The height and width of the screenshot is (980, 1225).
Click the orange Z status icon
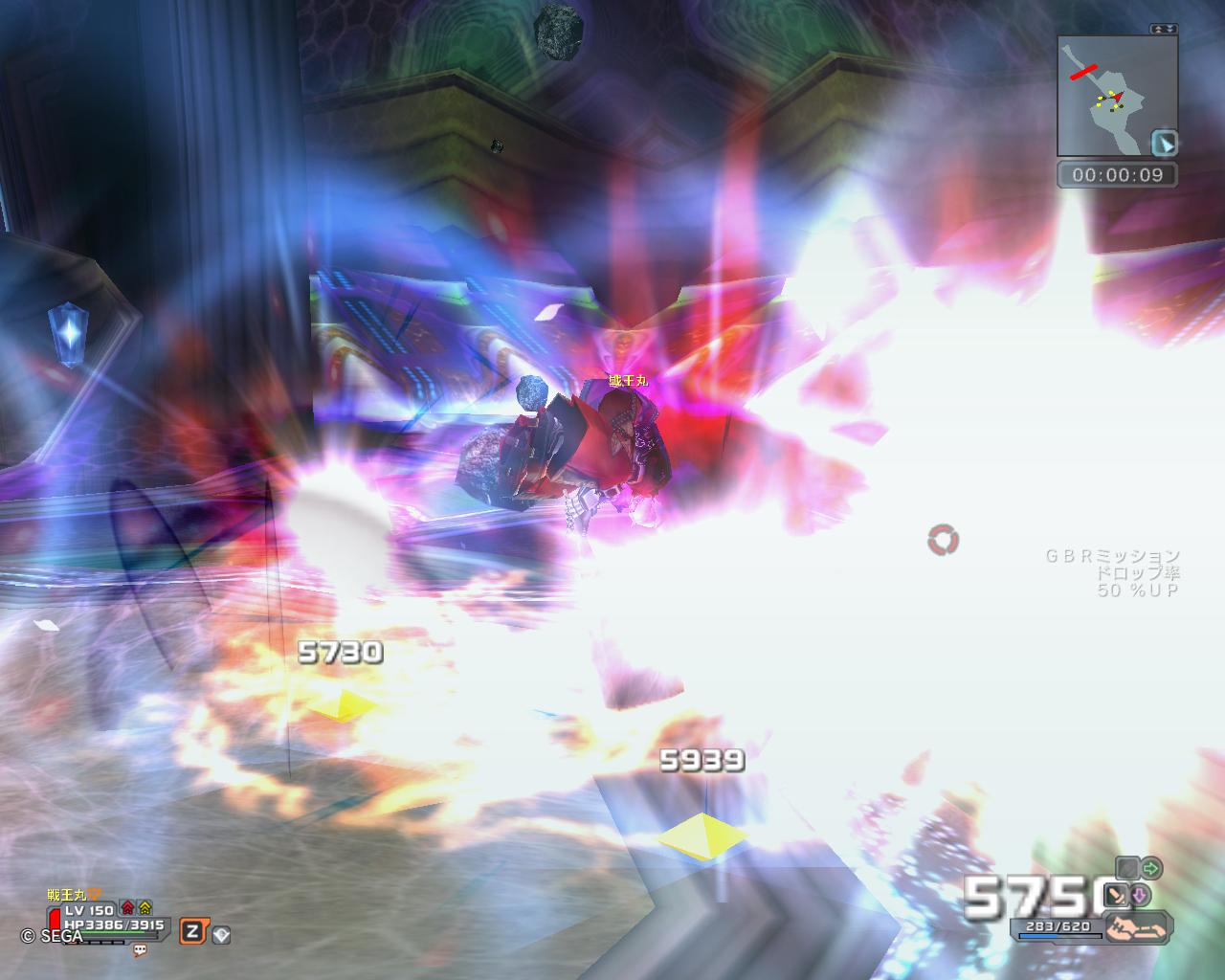pyautogui.click(x=192, y=931)
